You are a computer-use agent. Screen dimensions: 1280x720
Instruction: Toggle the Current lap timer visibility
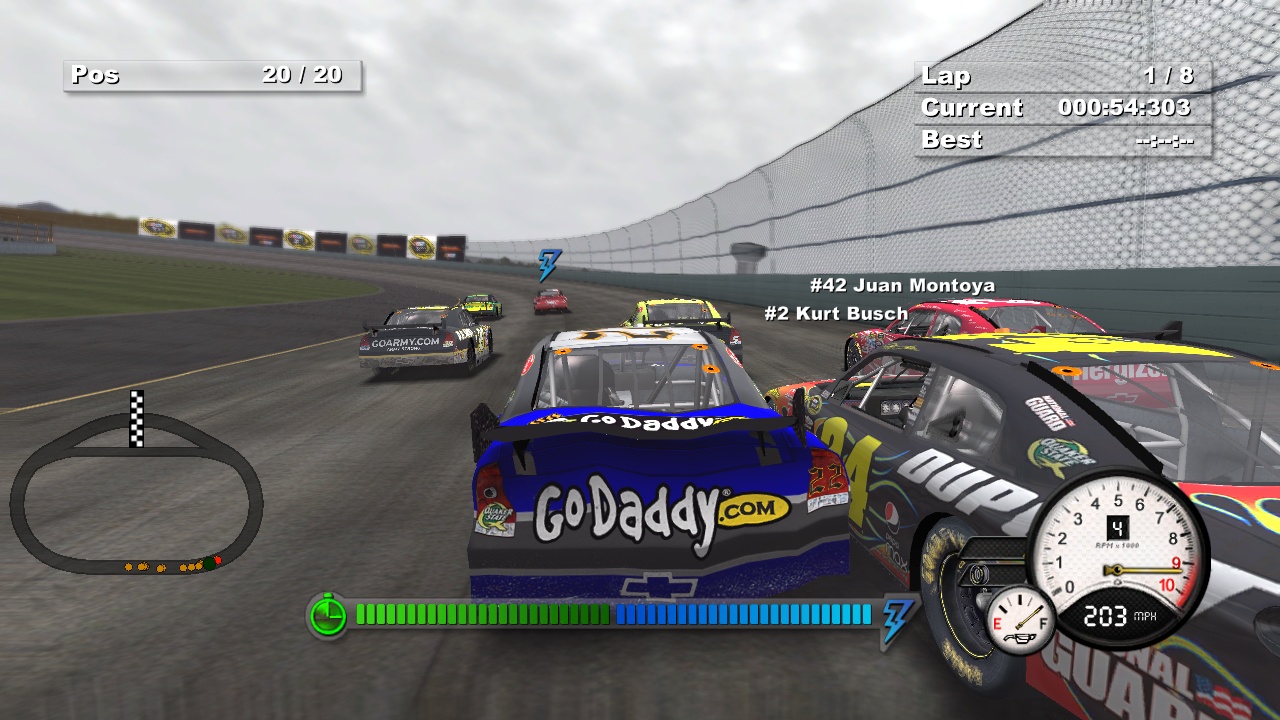1060,108
